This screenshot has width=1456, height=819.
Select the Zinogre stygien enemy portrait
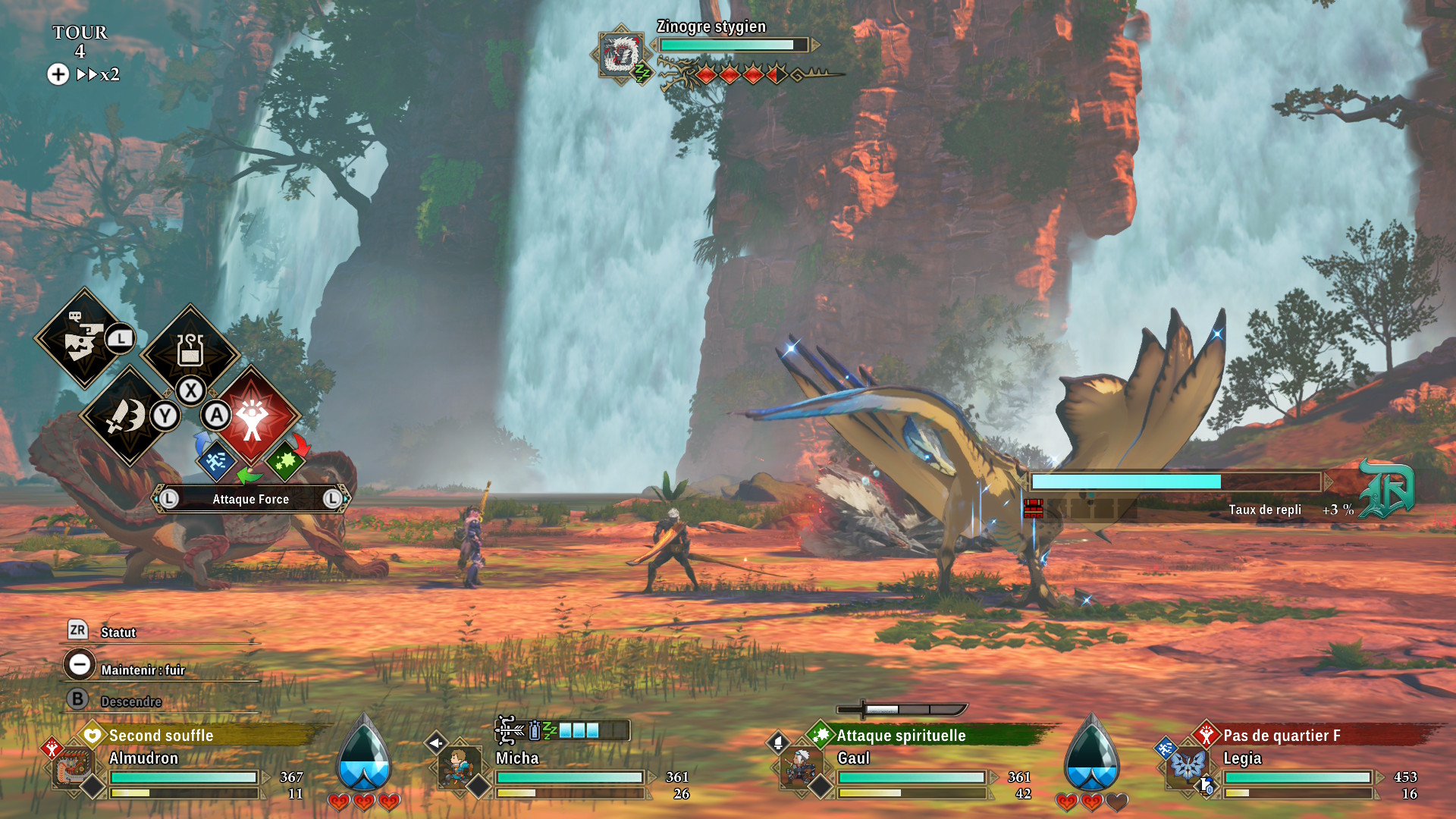[620, 54]
